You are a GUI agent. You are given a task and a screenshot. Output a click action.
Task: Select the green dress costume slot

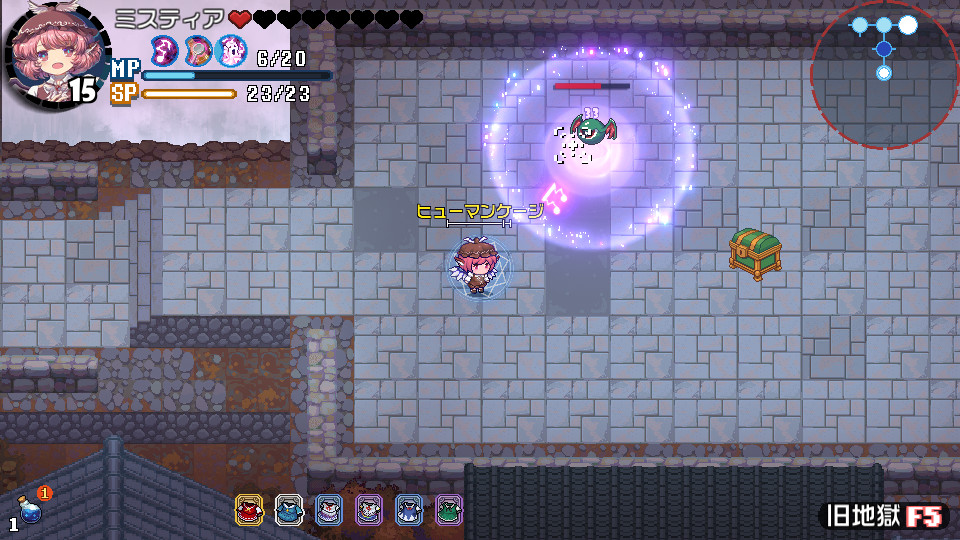[449, 510]
